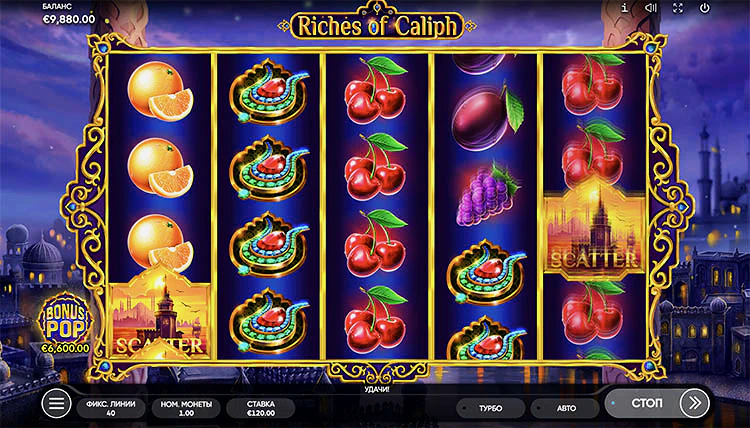750x428 pixels.
Task: Enable АВТО autoplay
Action: [564, 408]
